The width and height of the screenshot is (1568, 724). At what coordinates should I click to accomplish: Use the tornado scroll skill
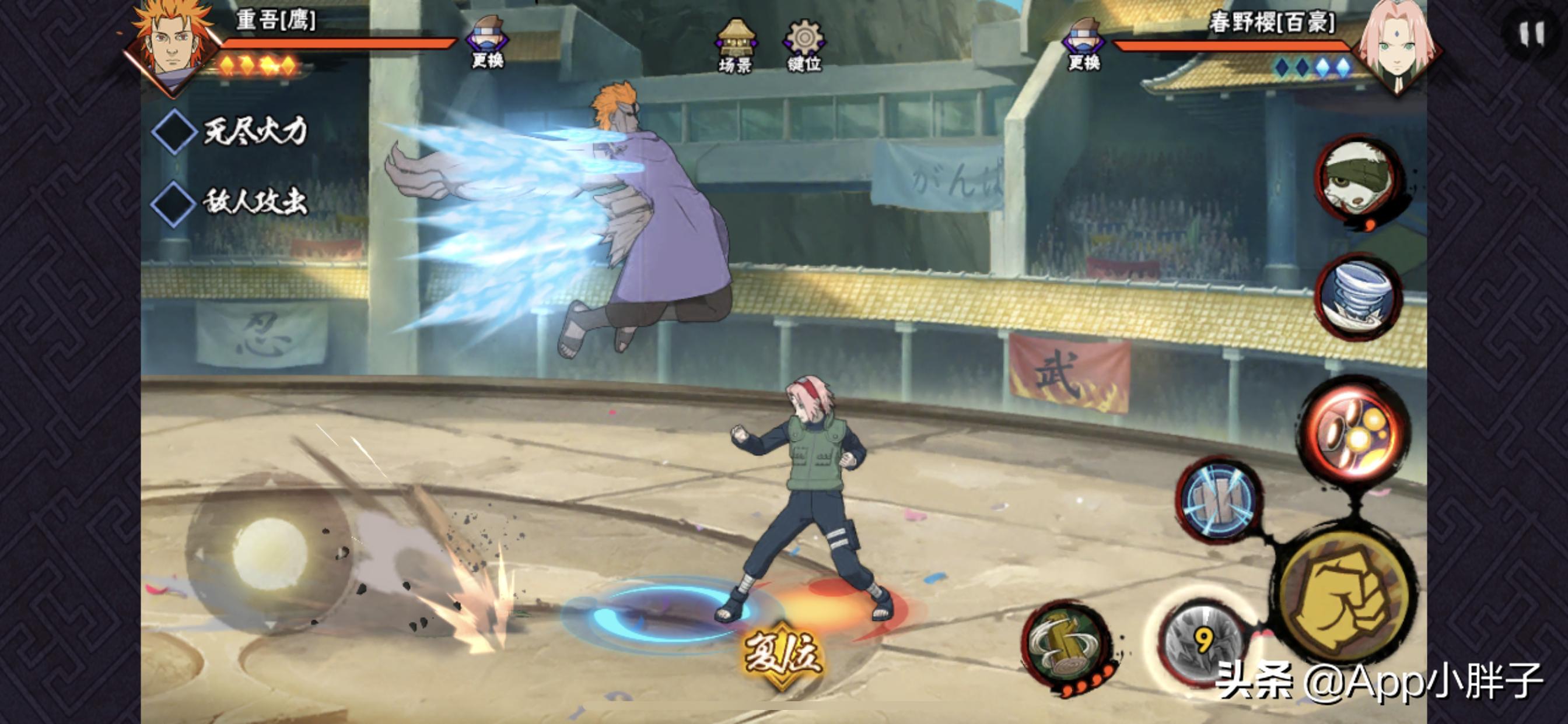[x=1358, y=296]
